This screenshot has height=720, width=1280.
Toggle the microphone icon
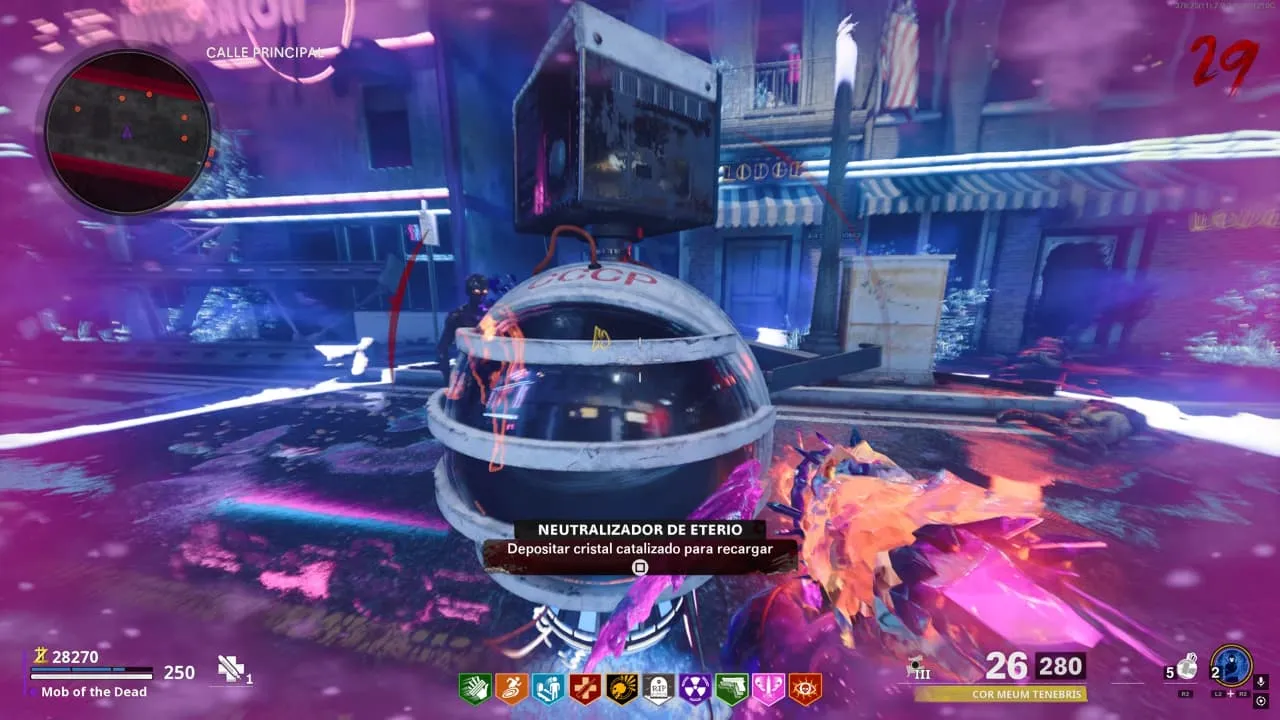(1261, 682)
